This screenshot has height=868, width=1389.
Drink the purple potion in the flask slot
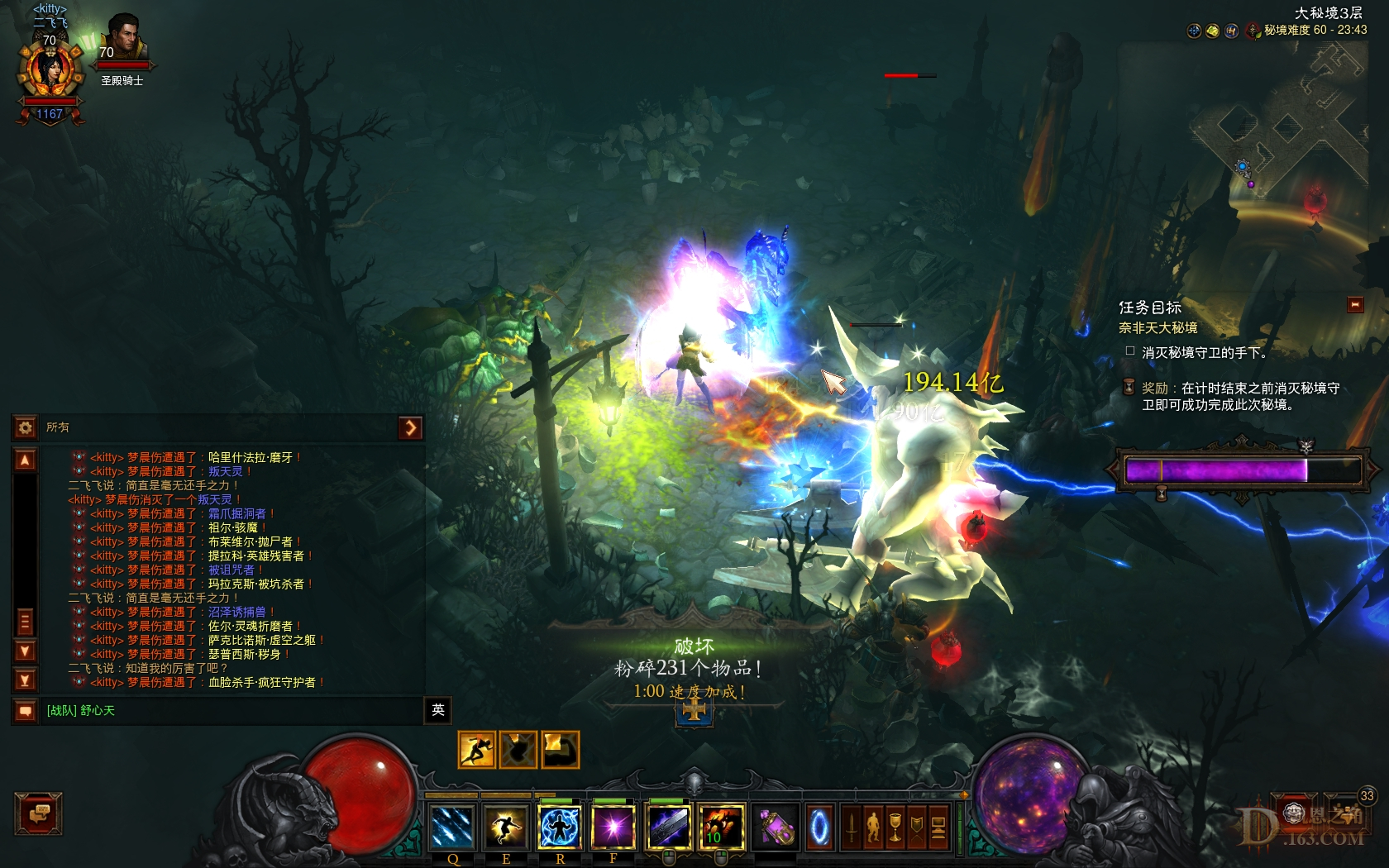[x=777, y=827]
